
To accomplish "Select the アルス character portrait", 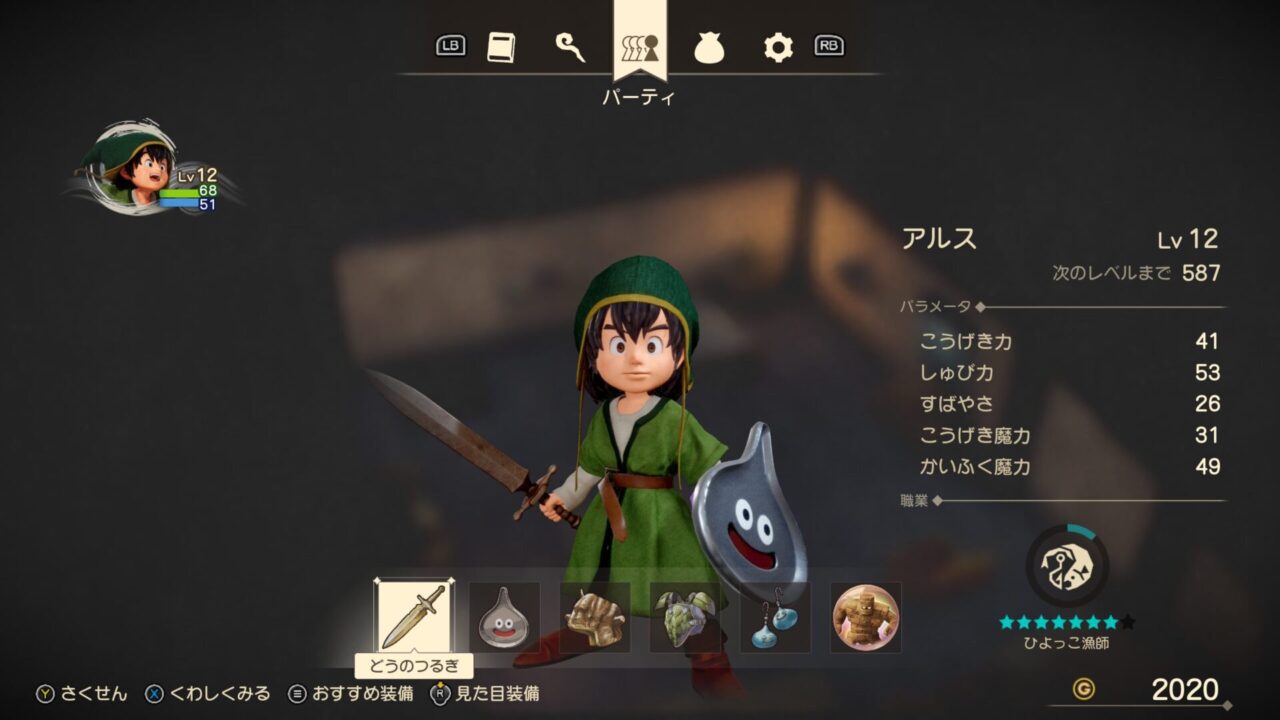I will click(137, 167).
